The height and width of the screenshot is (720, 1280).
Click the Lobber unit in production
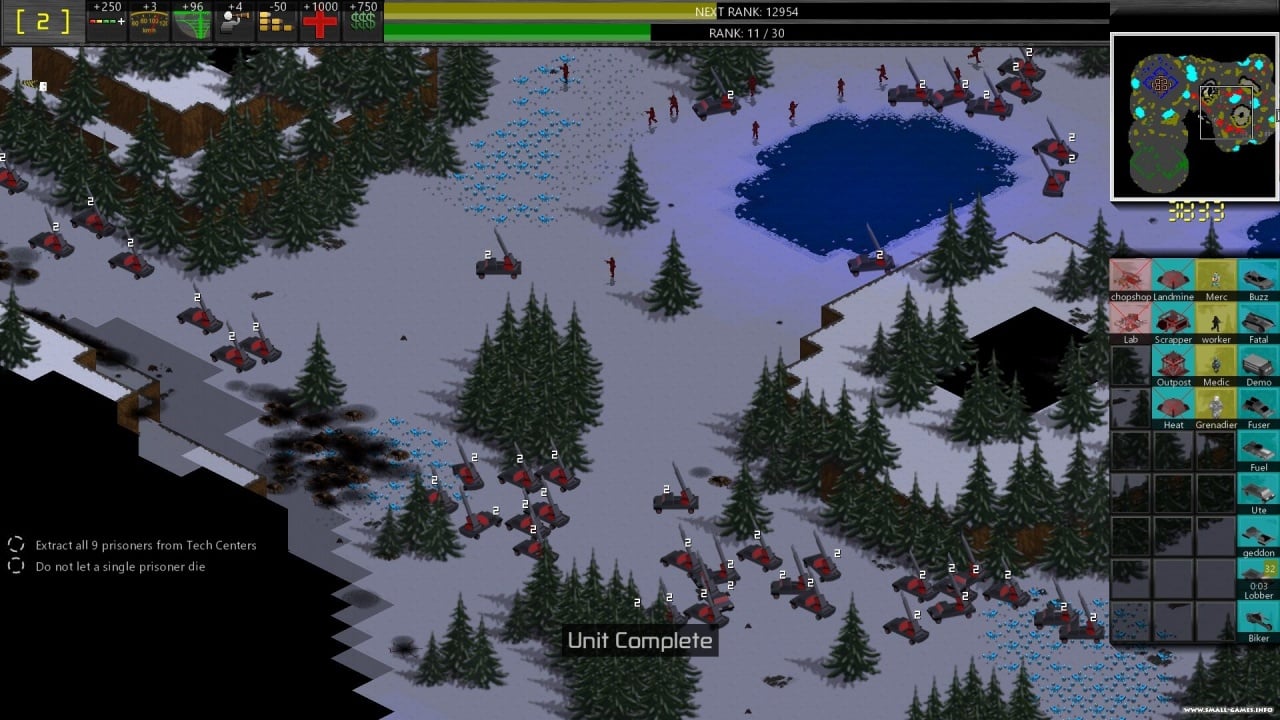[1259, 577]
